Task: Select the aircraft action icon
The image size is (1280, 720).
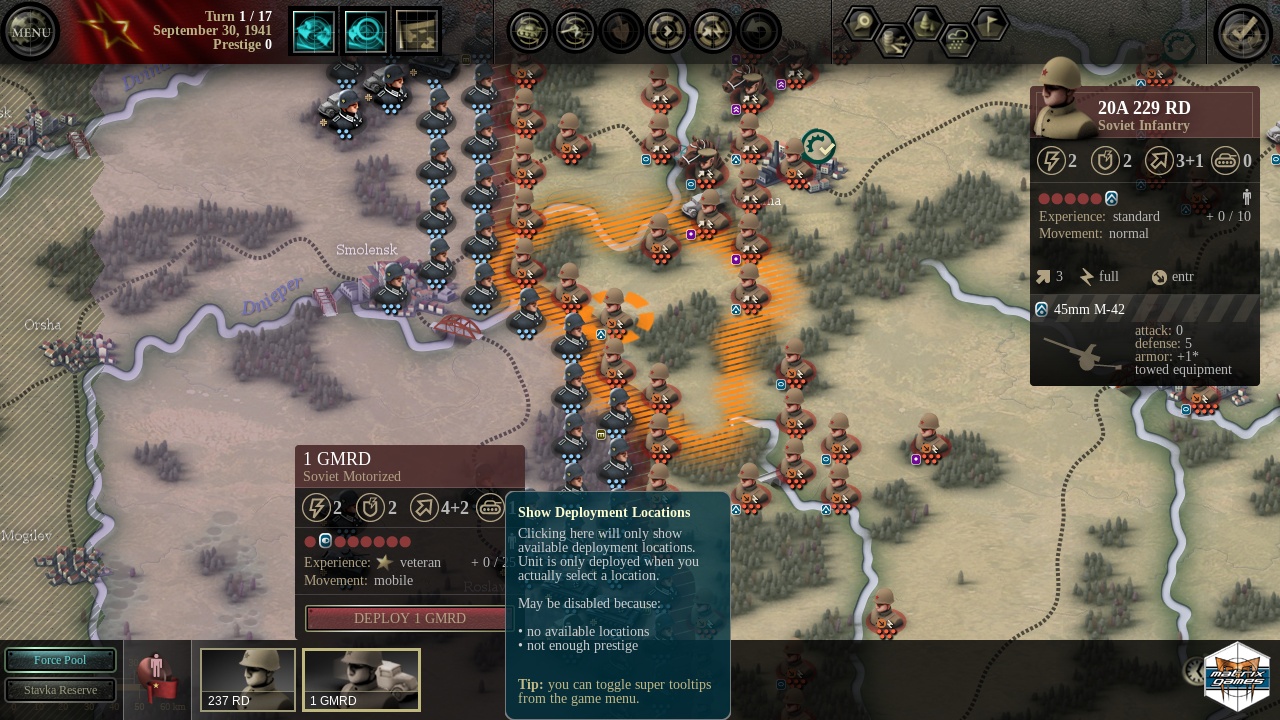Action: (x=575, y=32)
